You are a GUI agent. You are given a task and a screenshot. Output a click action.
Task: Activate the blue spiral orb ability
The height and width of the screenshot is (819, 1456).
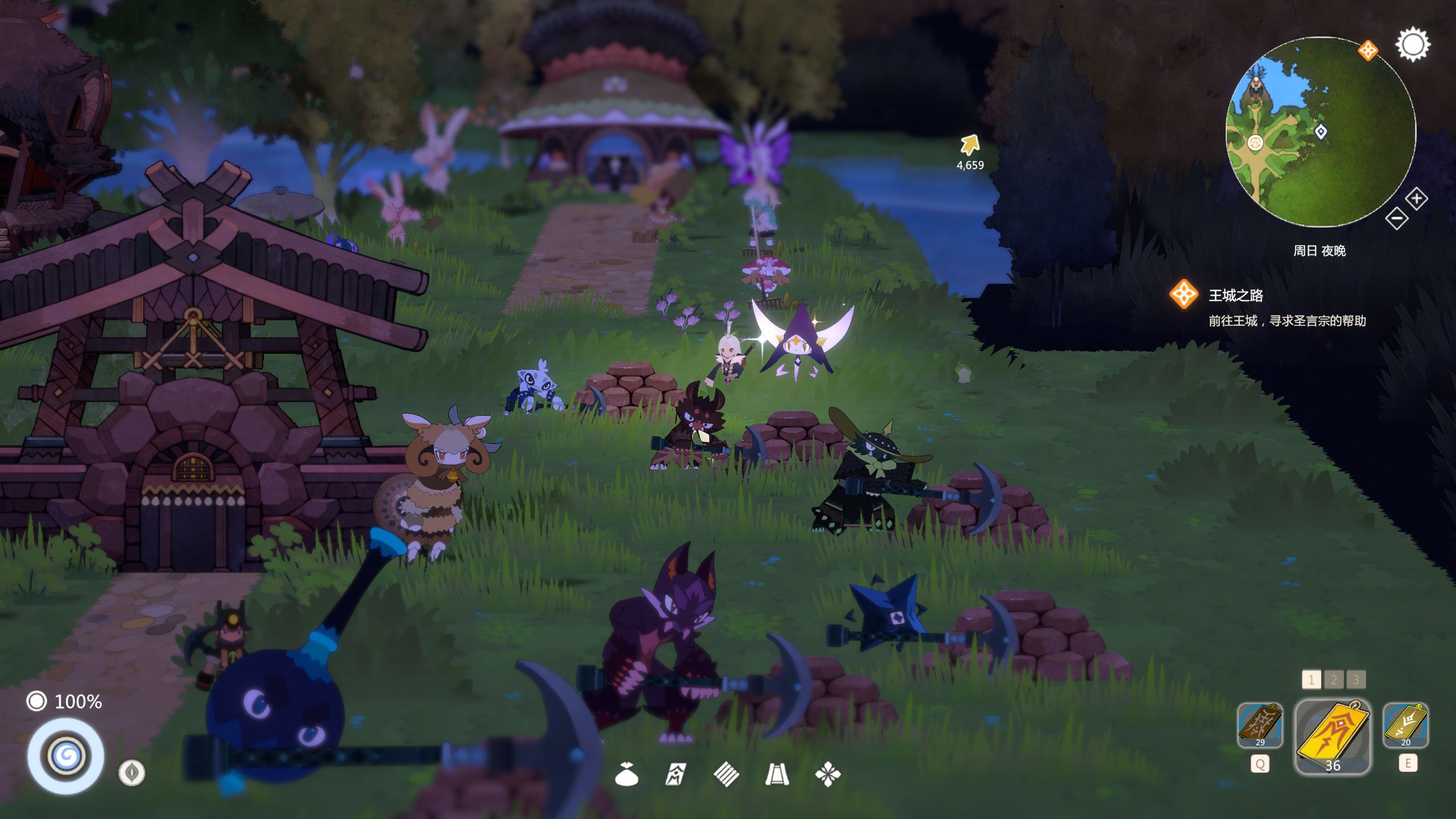tap(66, 756)
